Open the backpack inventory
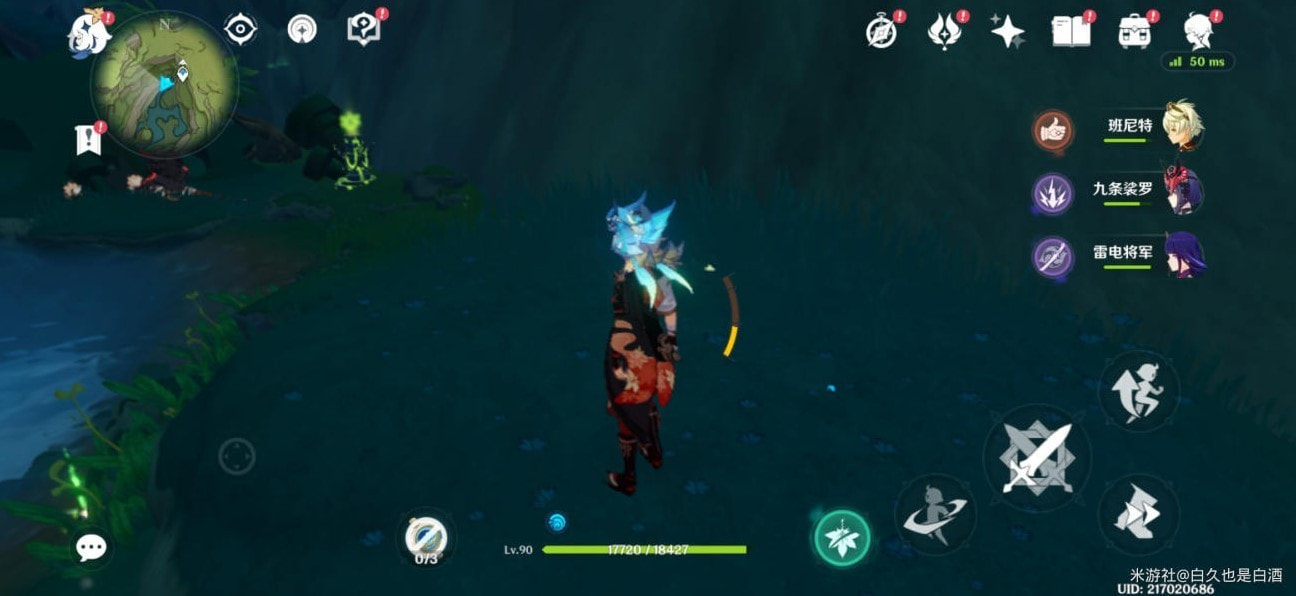Screen dimensions: 1296x596 coord(1134,32)
